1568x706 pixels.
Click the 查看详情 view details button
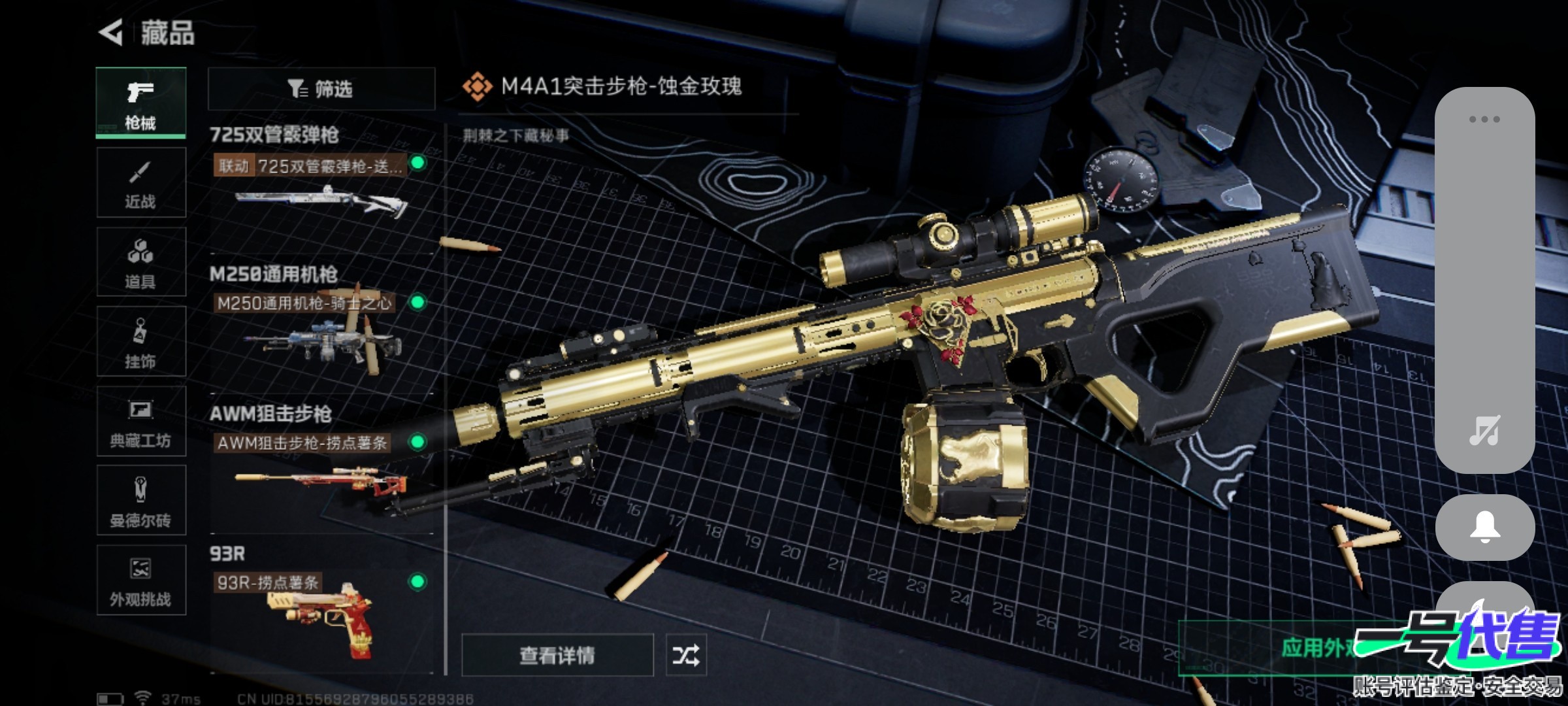click(557, 655)
